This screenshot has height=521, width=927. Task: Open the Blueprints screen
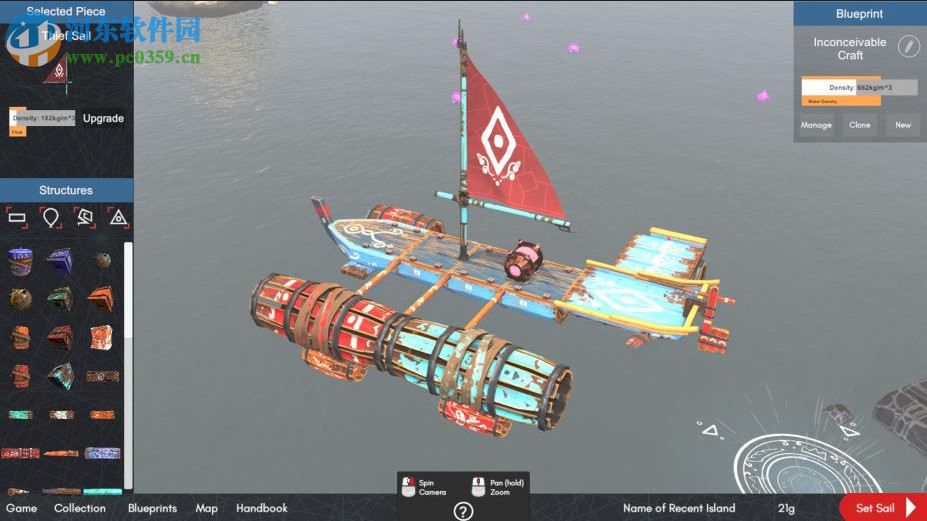pos(152,508)
